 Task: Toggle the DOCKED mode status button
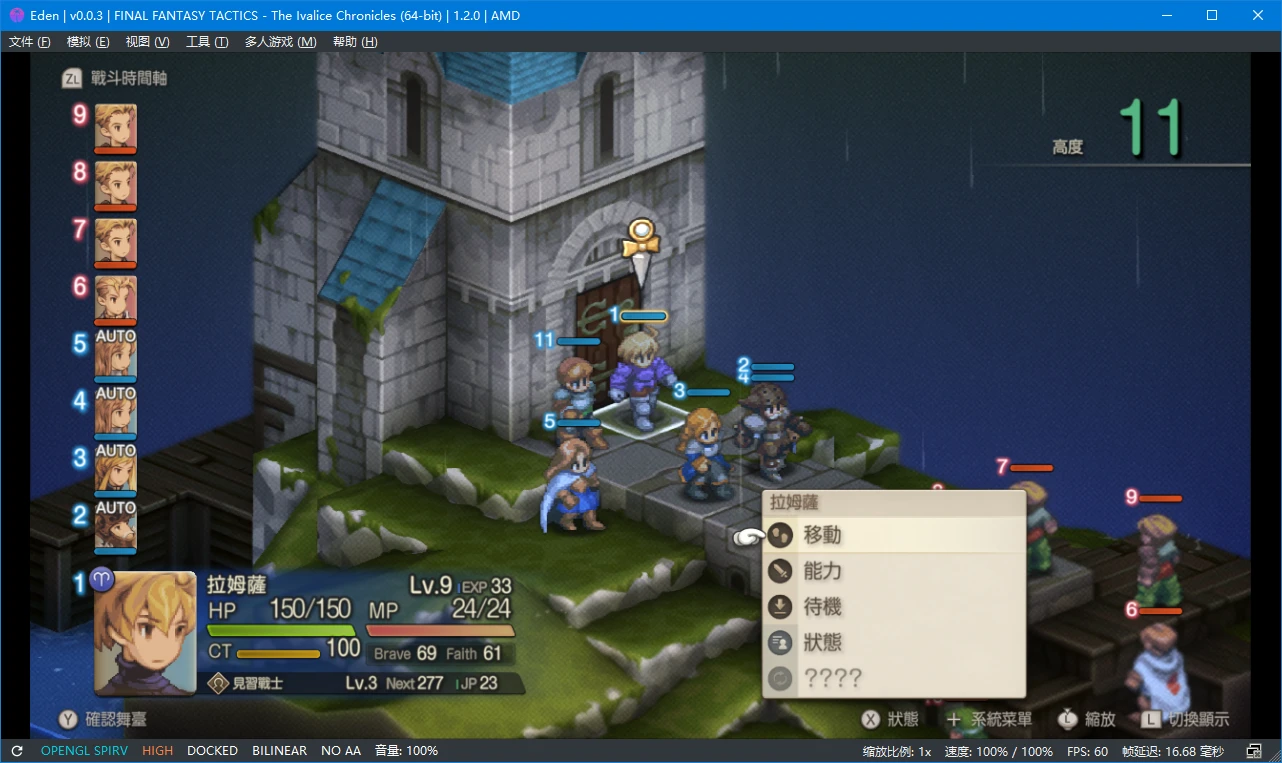[x=212, y=751]
